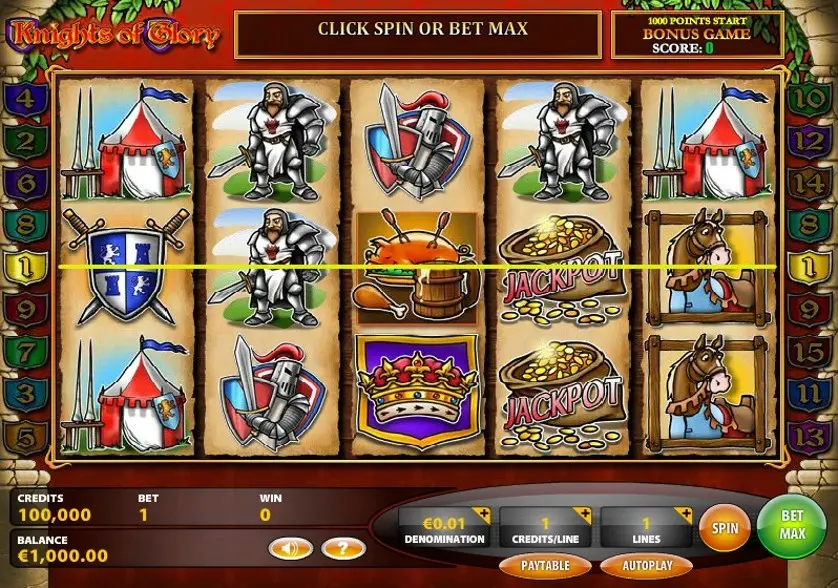Activate payline 6 shield
The width and height of the screenshot is (838, 588).
(x=27, y=184)
